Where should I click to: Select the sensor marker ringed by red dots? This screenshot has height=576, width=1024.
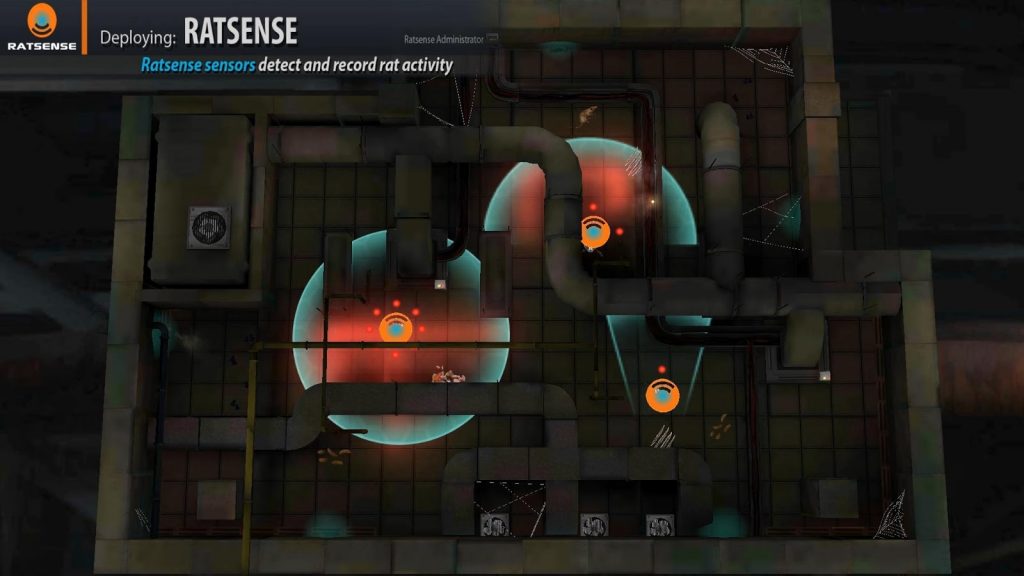(396, 327)
